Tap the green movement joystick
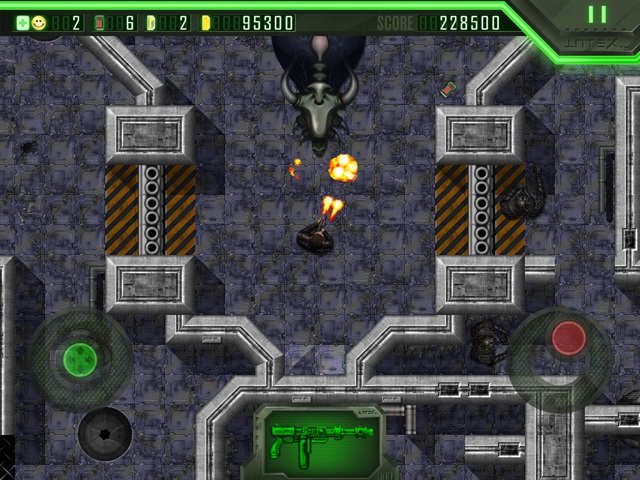The width and height of the screenshot is (640, 480). (x=79, y=358)
